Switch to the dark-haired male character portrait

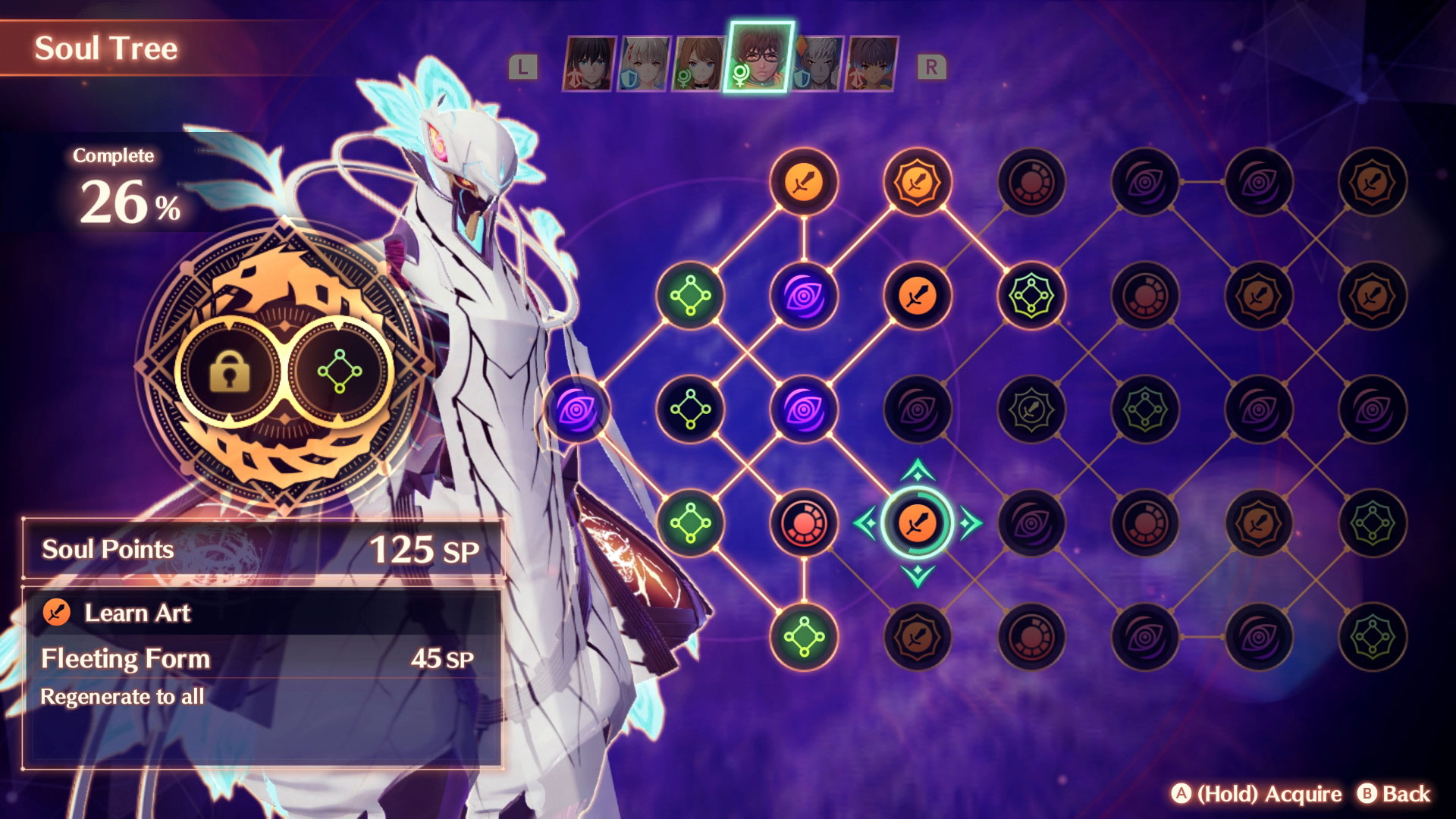(x=588, y=64)
